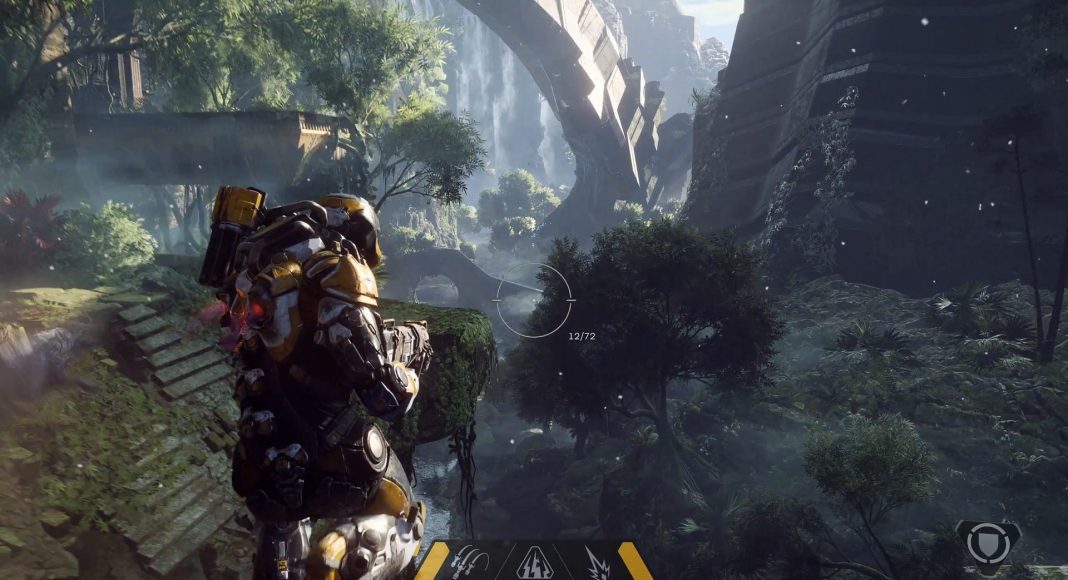Use the explosion burst ability icon
Screen dimensions: 1068x580
(597, 564)
